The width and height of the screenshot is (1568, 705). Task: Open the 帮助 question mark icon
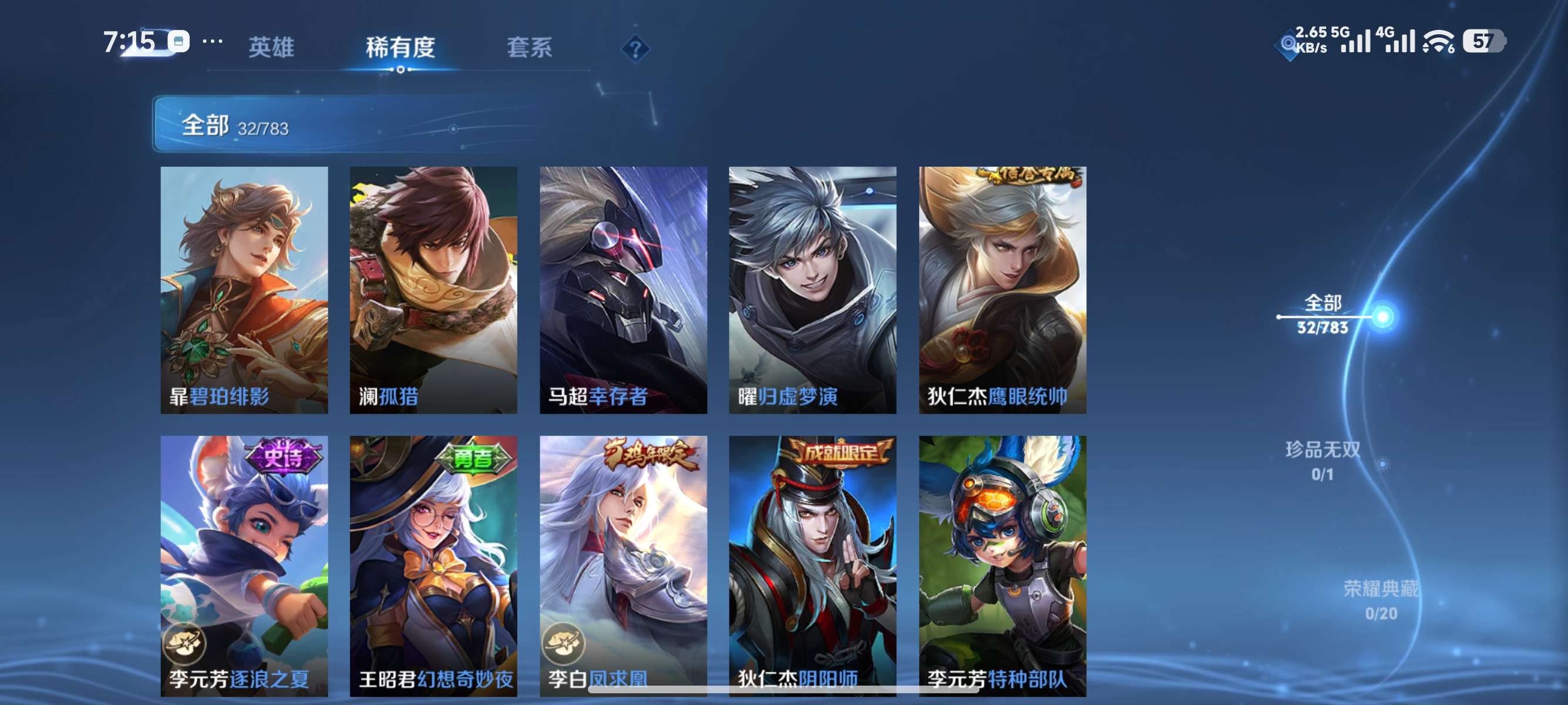(x=635, y=50)
